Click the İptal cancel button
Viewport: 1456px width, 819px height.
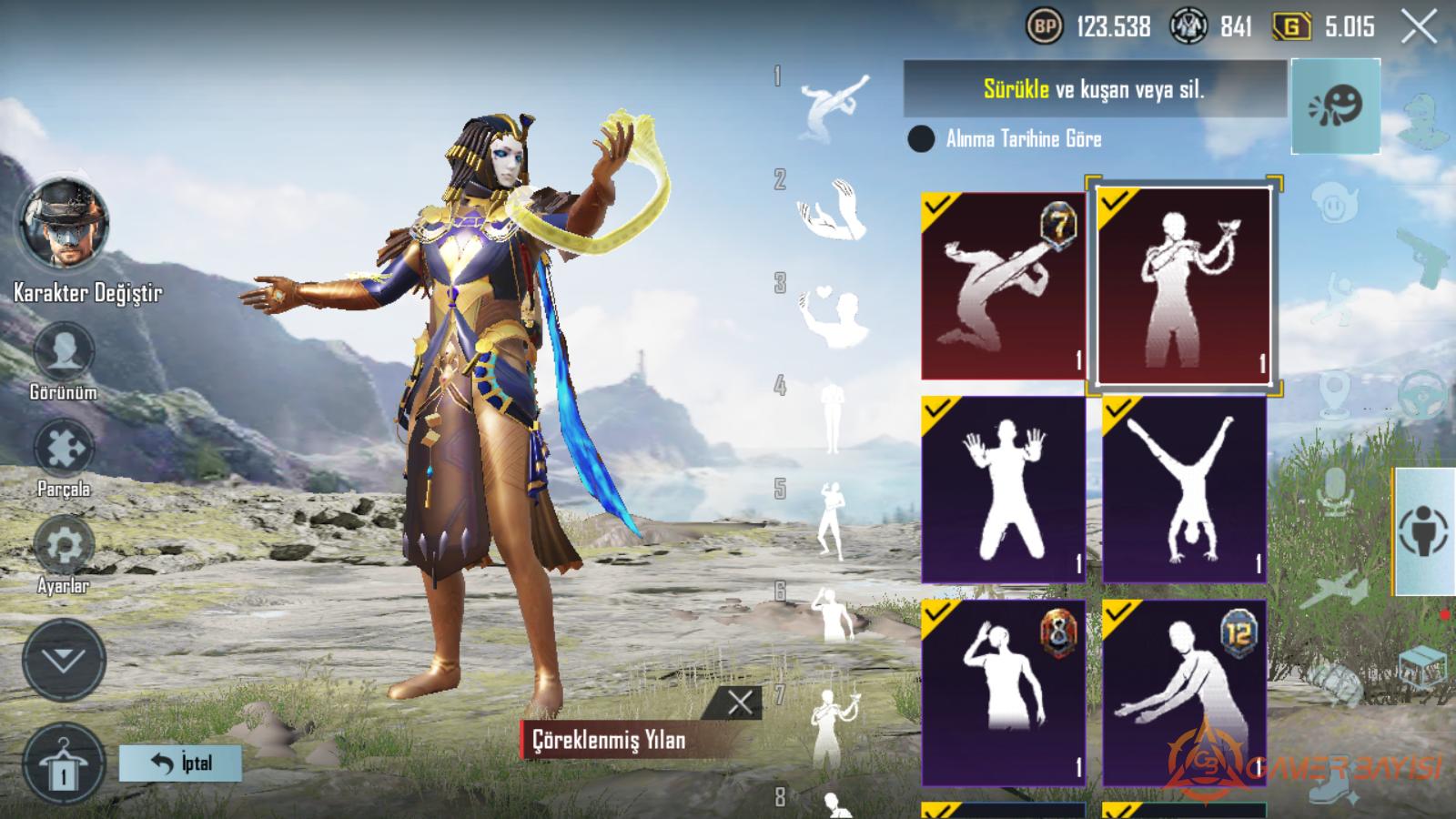[x=180, y=763]
